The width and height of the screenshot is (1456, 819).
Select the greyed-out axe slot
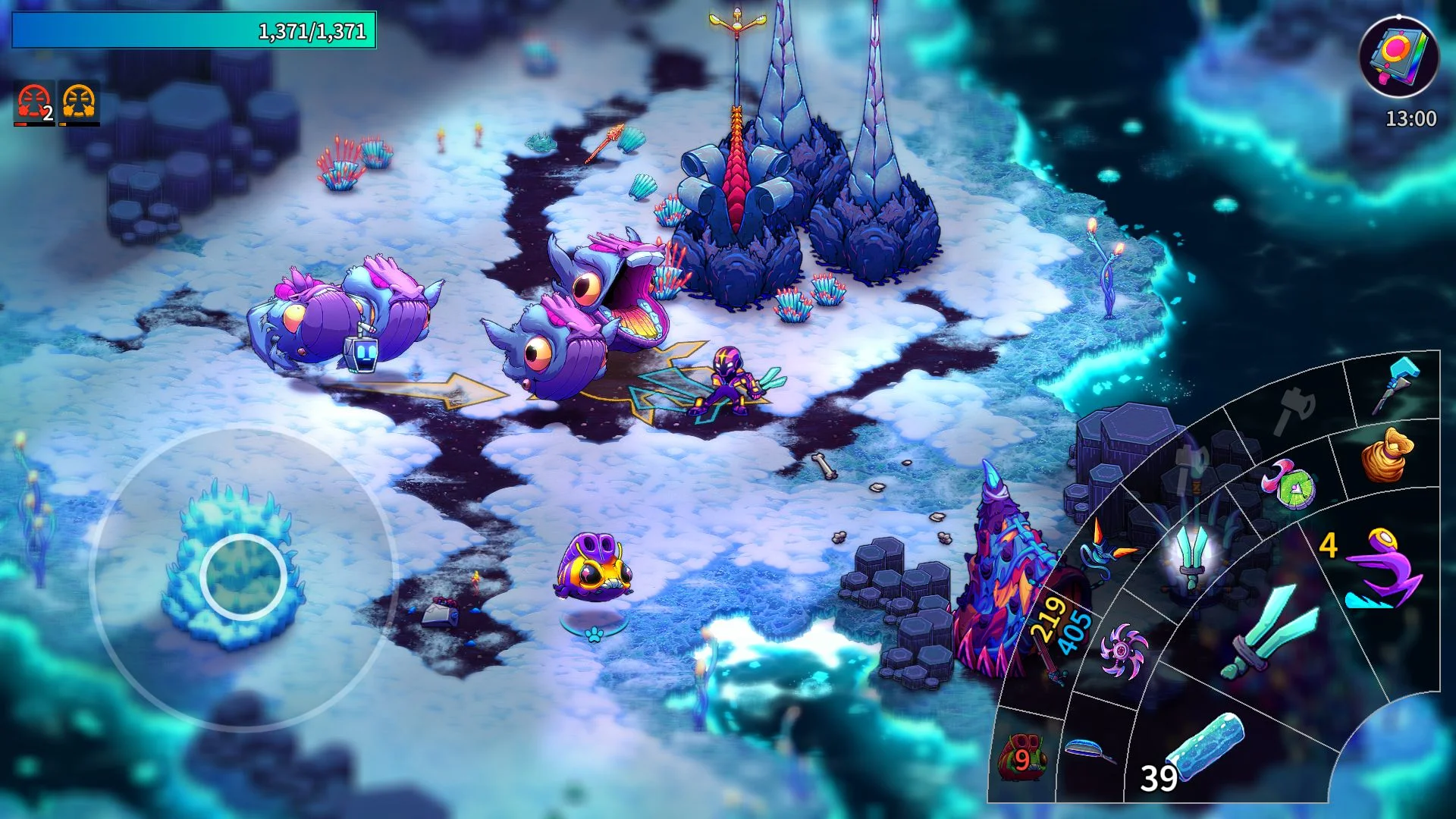point(1295,408)
